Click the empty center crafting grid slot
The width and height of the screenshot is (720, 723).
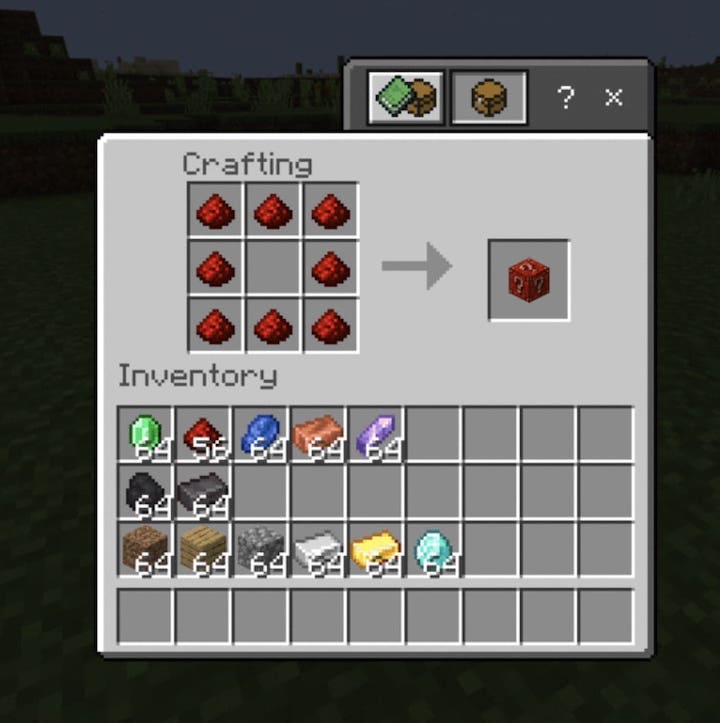(x=273, y=268)
